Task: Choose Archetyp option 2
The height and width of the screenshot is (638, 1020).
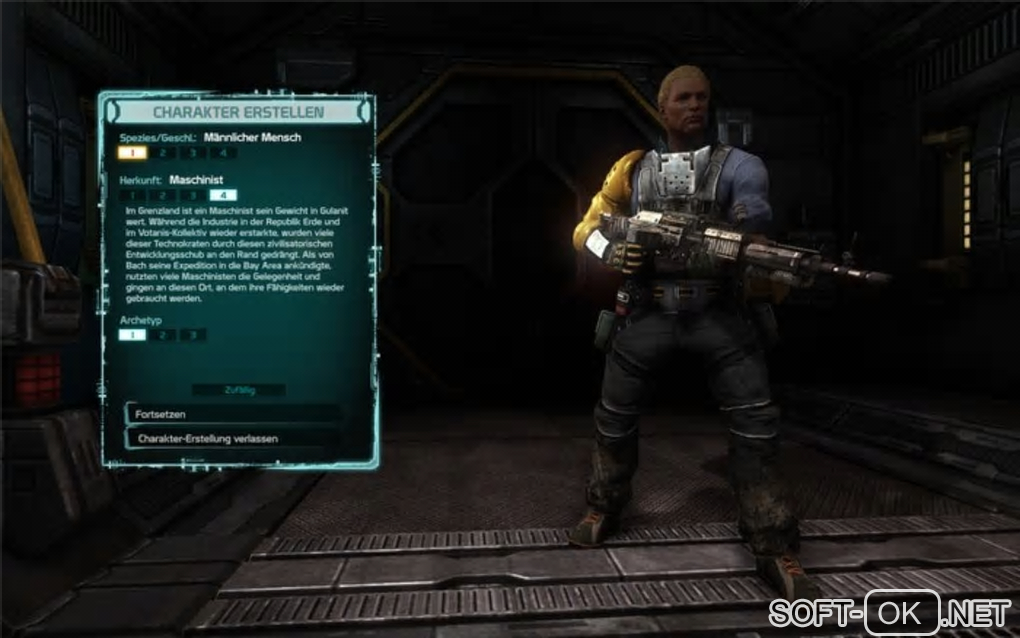Action: [x=162, y=335]
